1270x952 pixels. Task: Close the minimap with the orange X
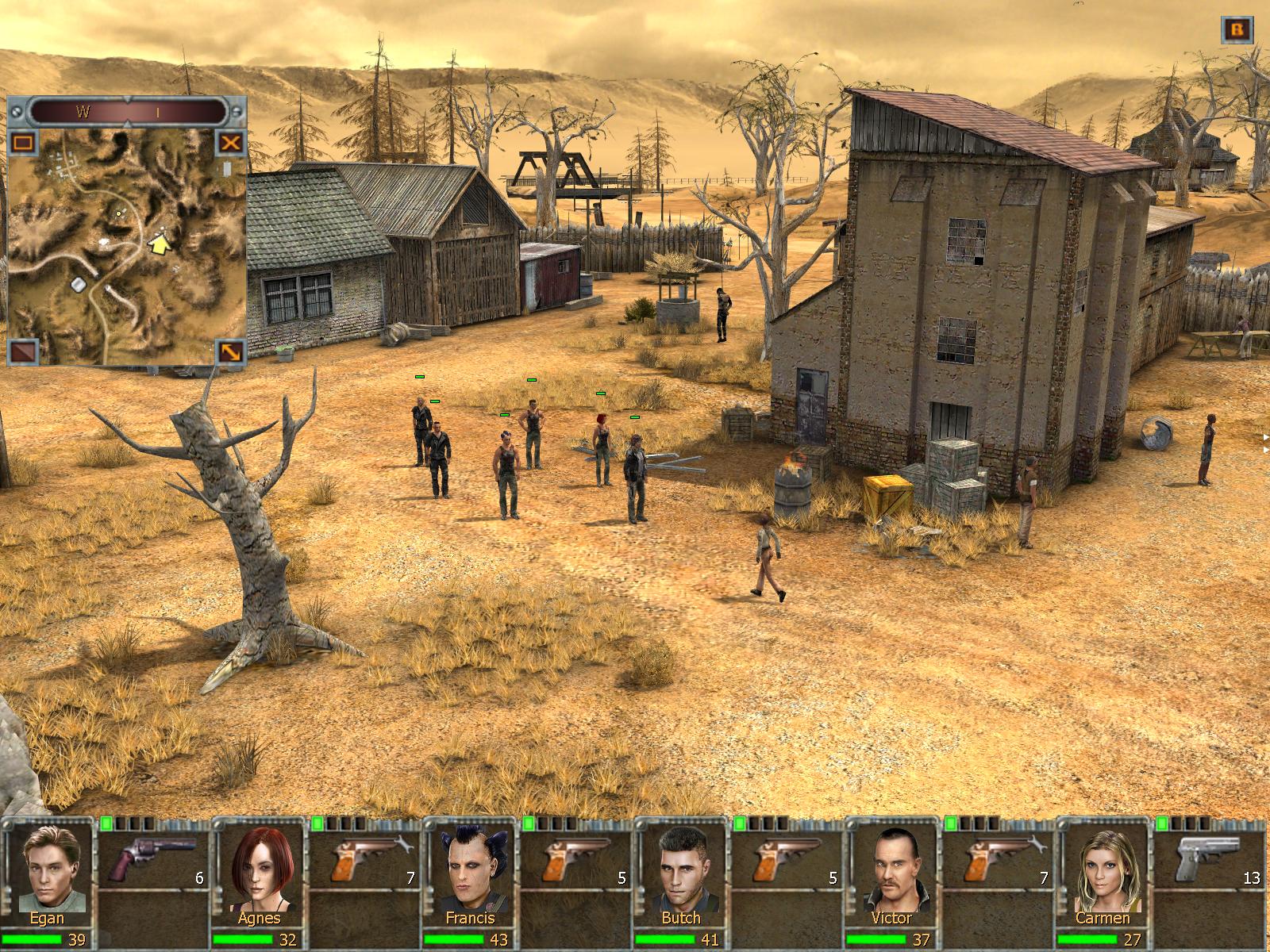click(x=230, y=143)
